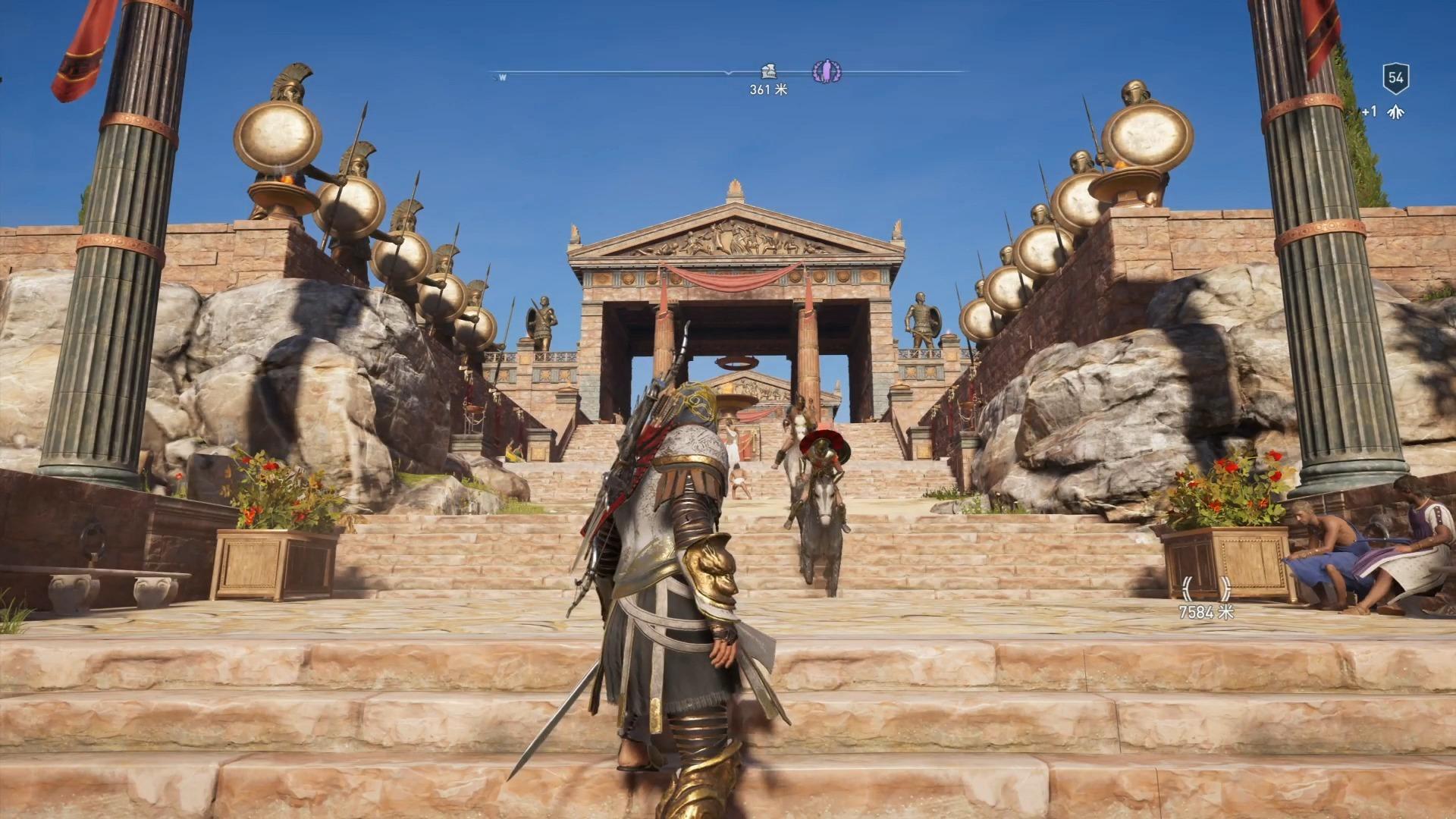
Task: Select the 7584 m bracket waypoint marker
Action: [x=1206, y=589]
